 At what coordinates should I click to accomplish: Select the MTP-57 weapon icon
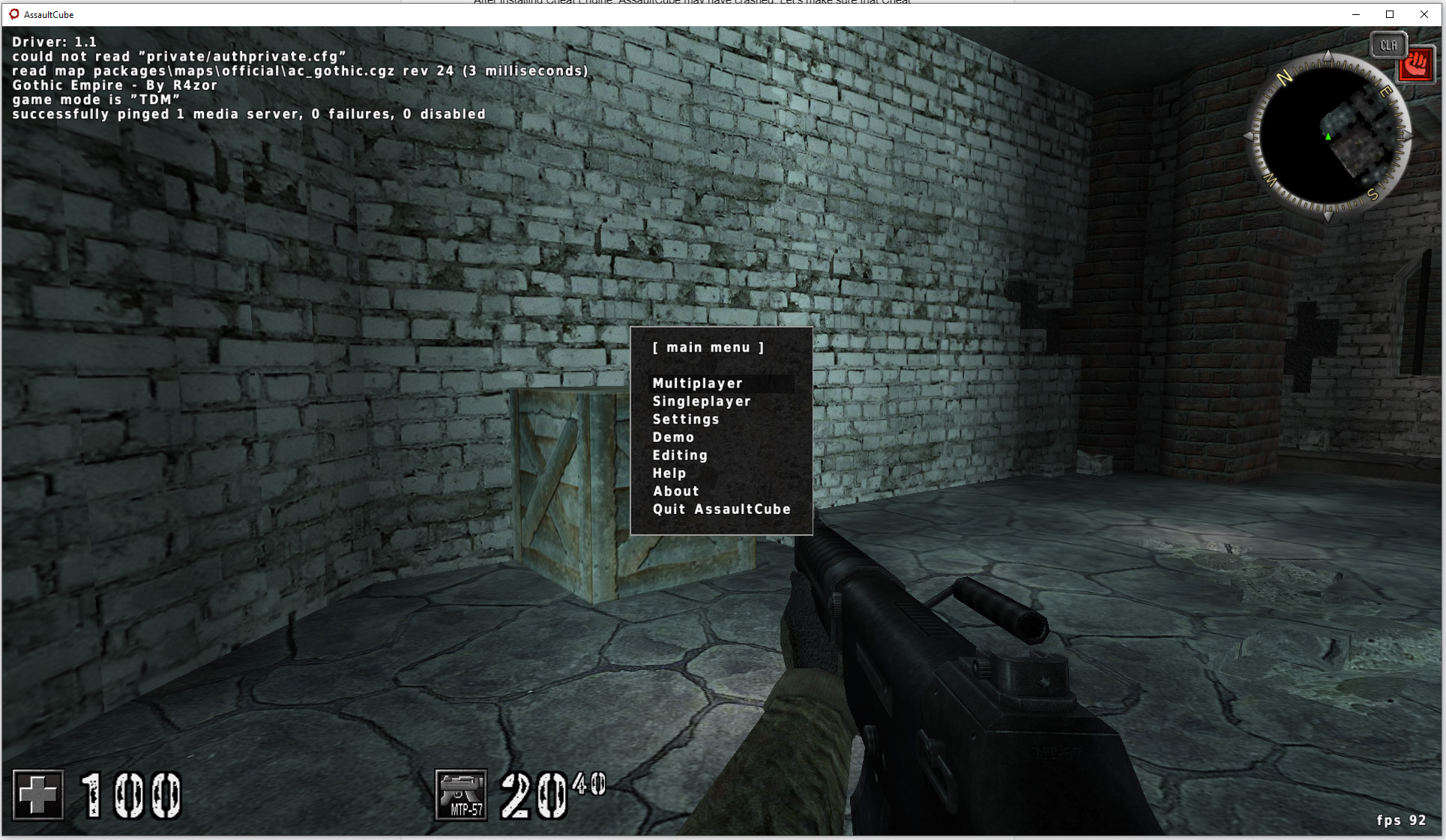460,794
